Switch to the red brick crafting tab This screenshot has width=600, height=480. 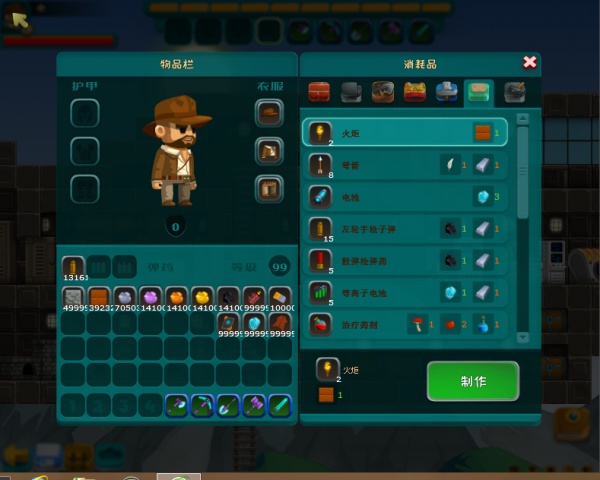coord(320,94)
